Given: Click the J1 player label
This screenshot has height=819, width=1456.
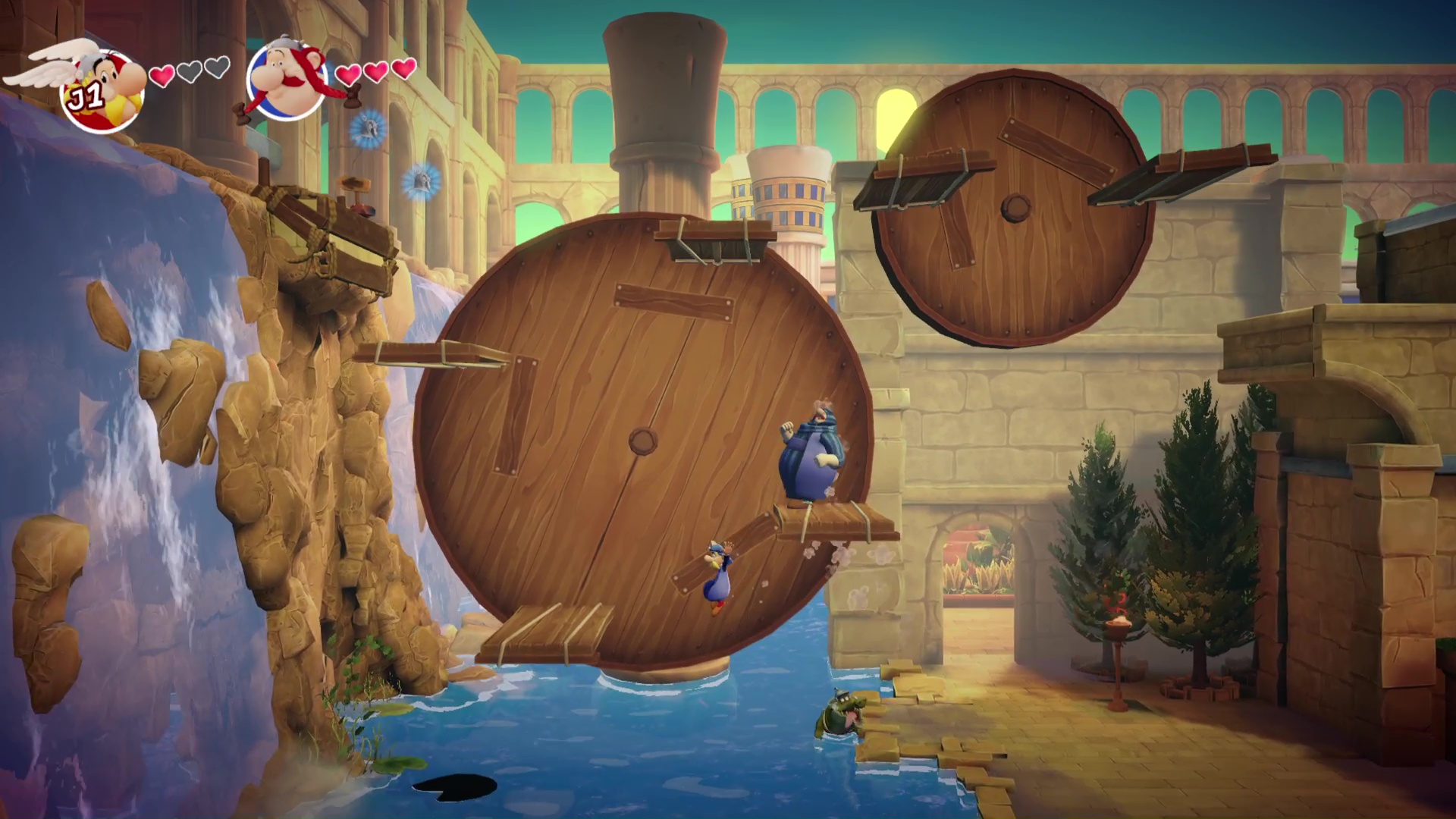Looking at the screenshot, I should point(86,96).
